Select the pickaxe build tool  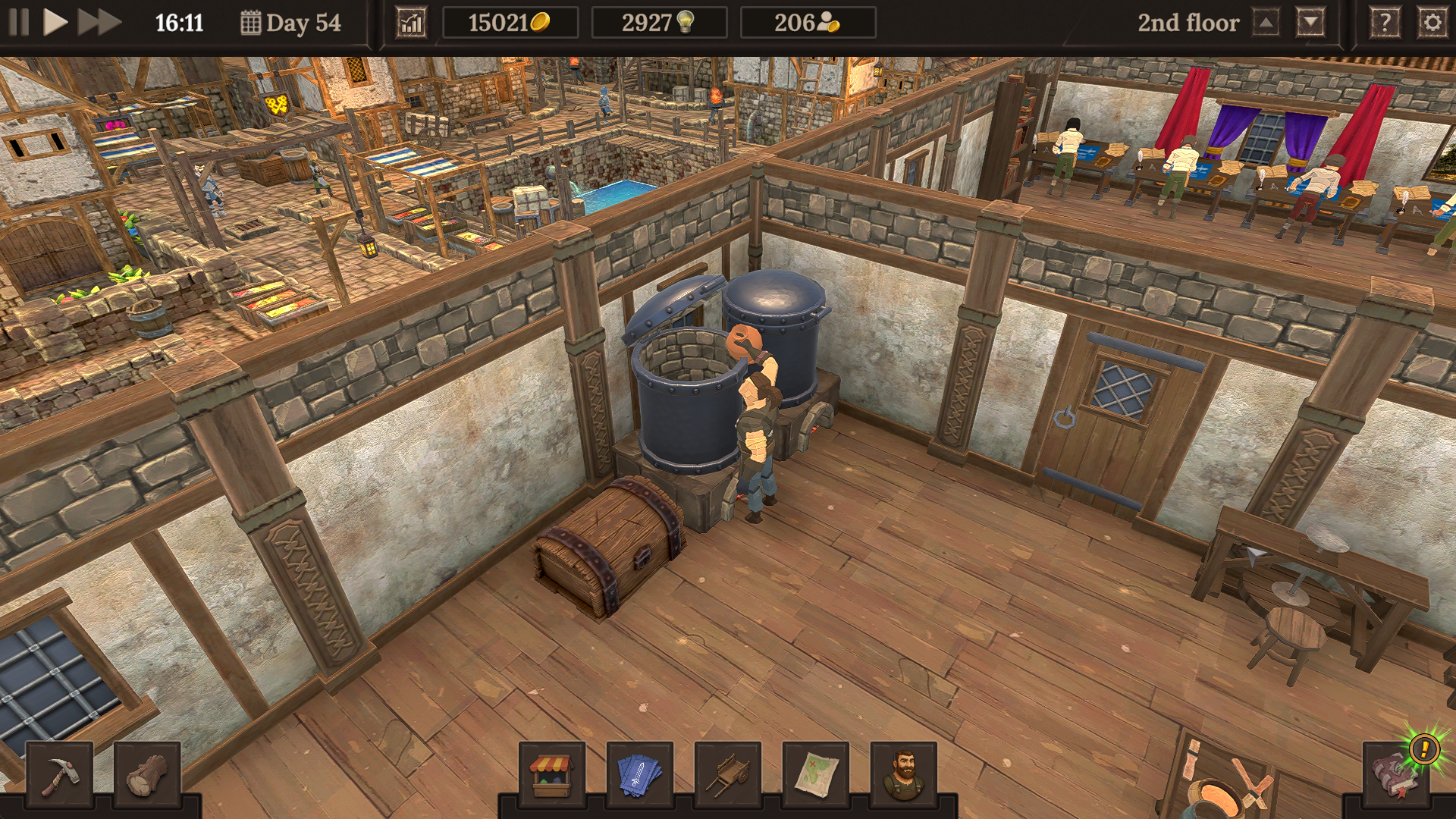[x=59, y=775]
